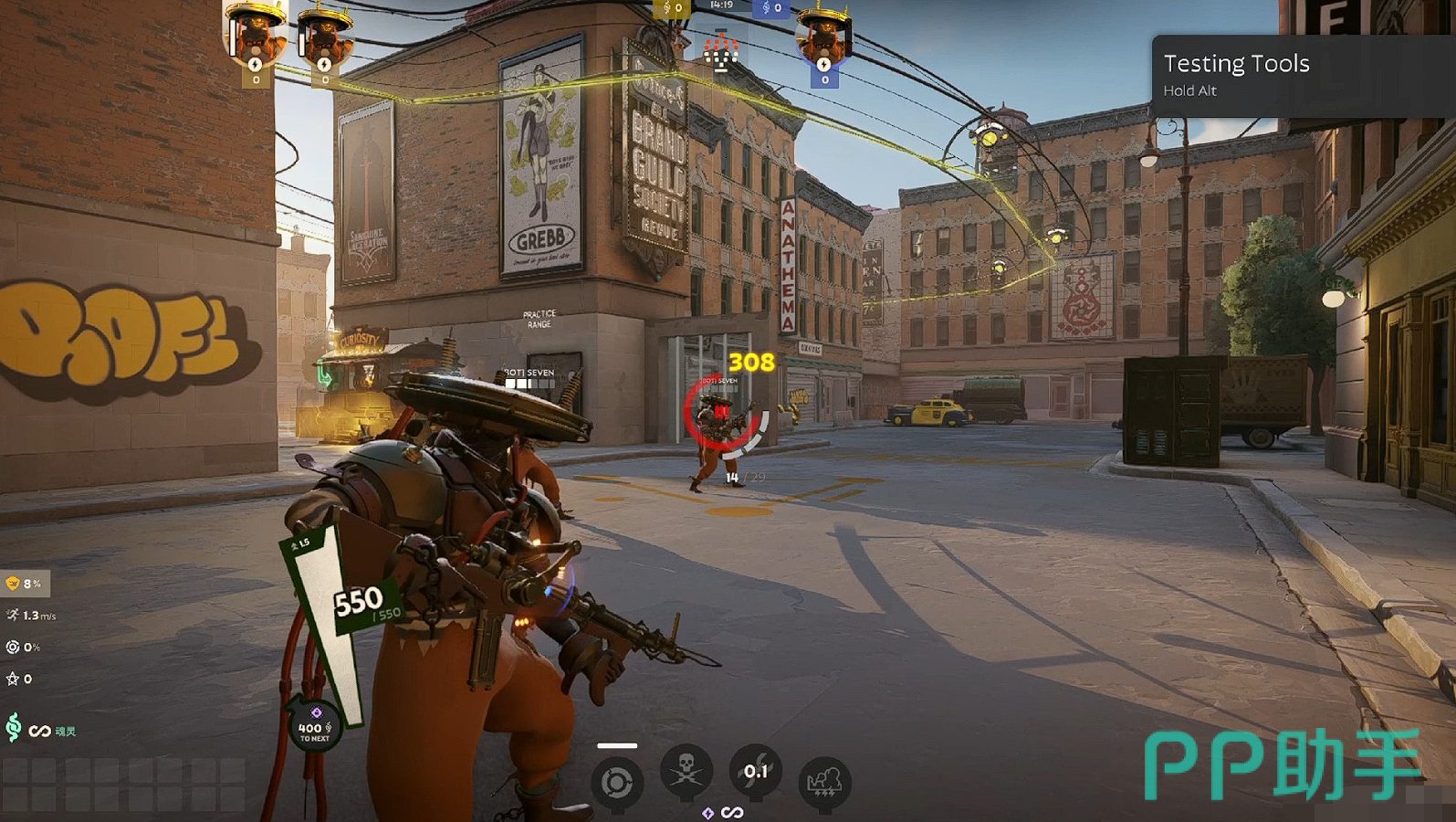Select the spiral ability on cooldown
Viewport: 1456px width, 822px height.
[x=755, y=772]
